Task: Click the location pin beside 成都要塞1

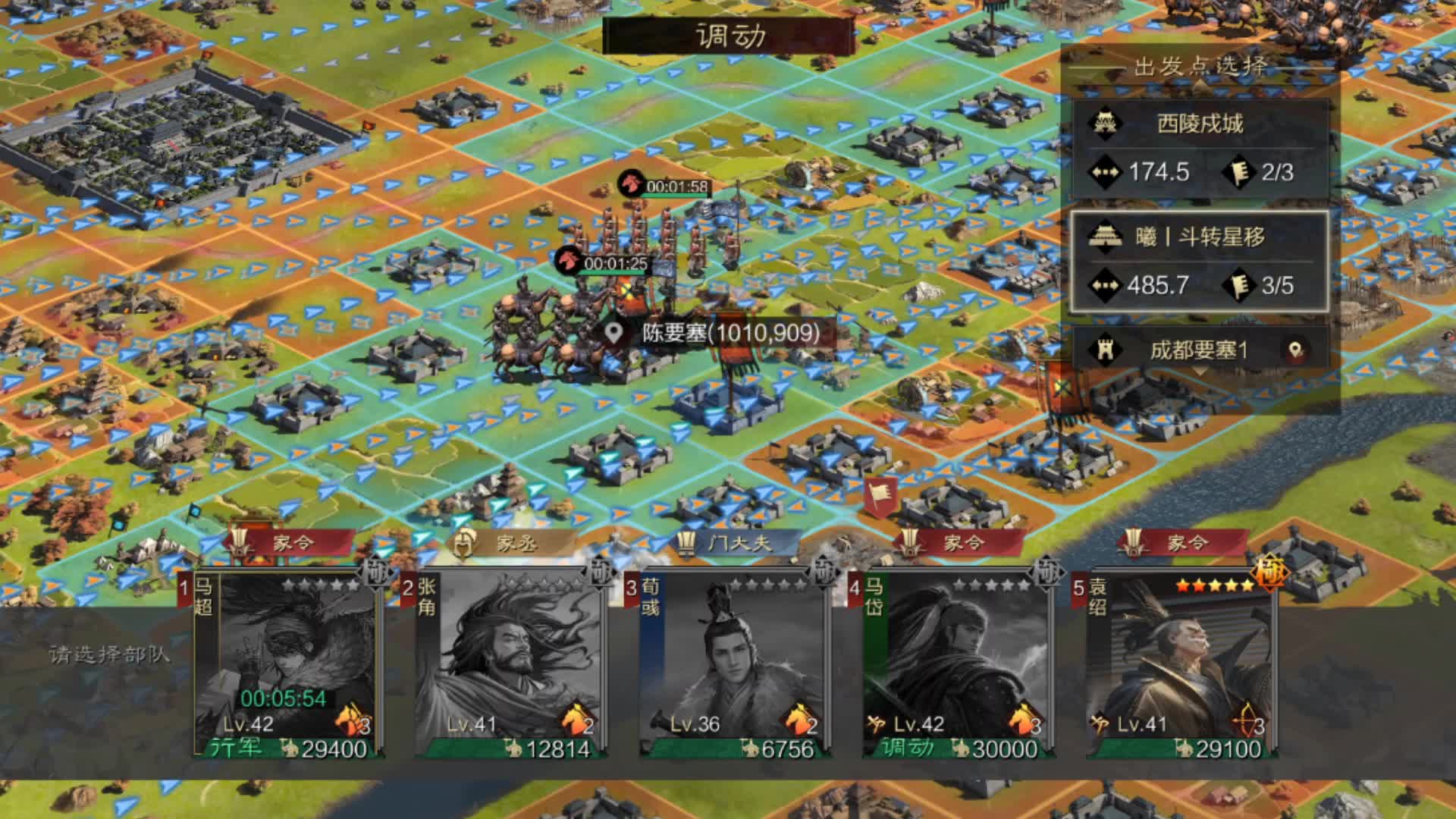Action: [x=1295, y=350]
